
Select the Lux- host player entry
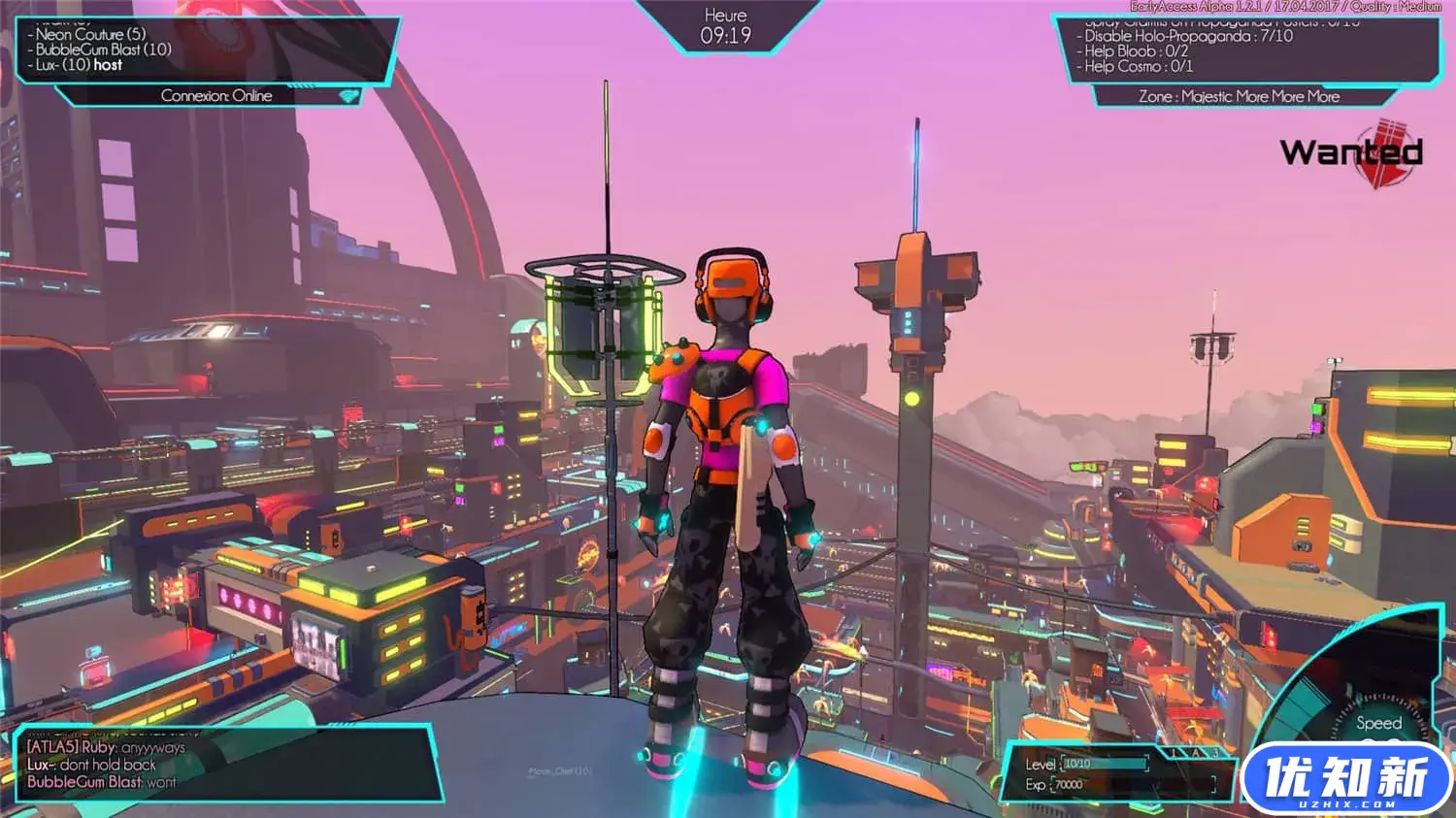tap(80, 65)
